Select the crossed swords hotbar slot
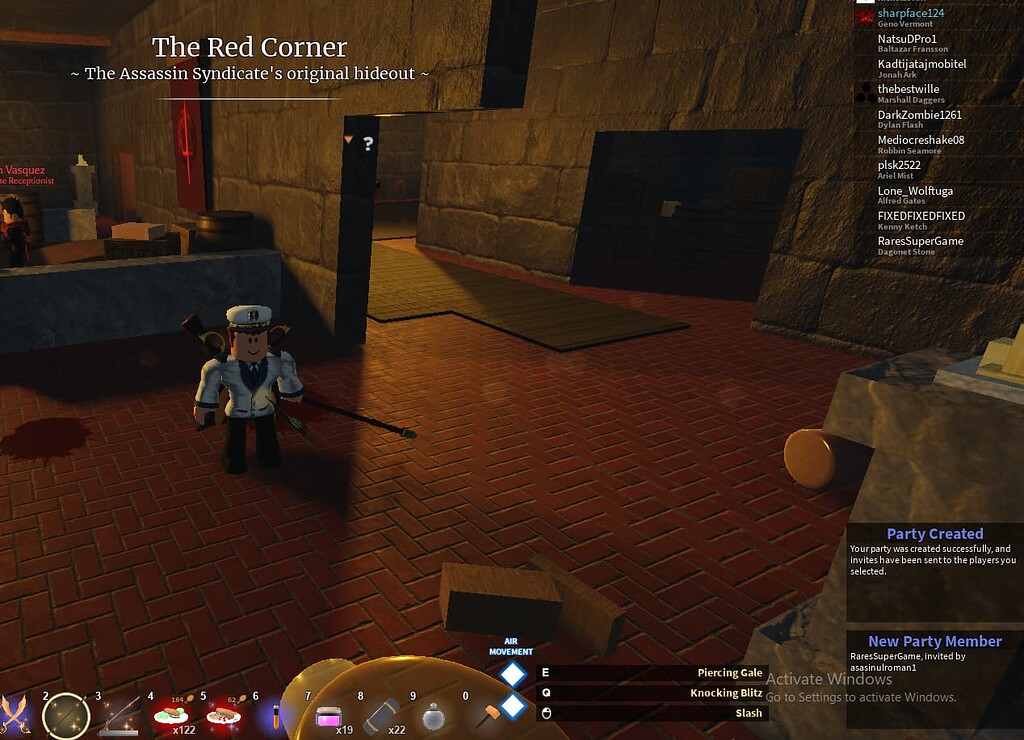Image resolution: width=1024 pixels, height=740 pixels. 15,713
